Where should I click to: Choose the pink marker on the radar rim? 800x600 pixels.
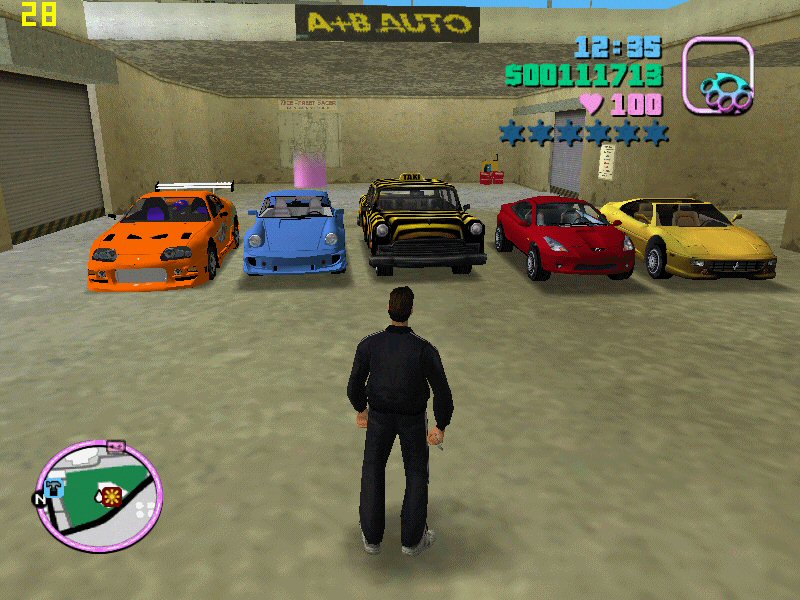114,444
